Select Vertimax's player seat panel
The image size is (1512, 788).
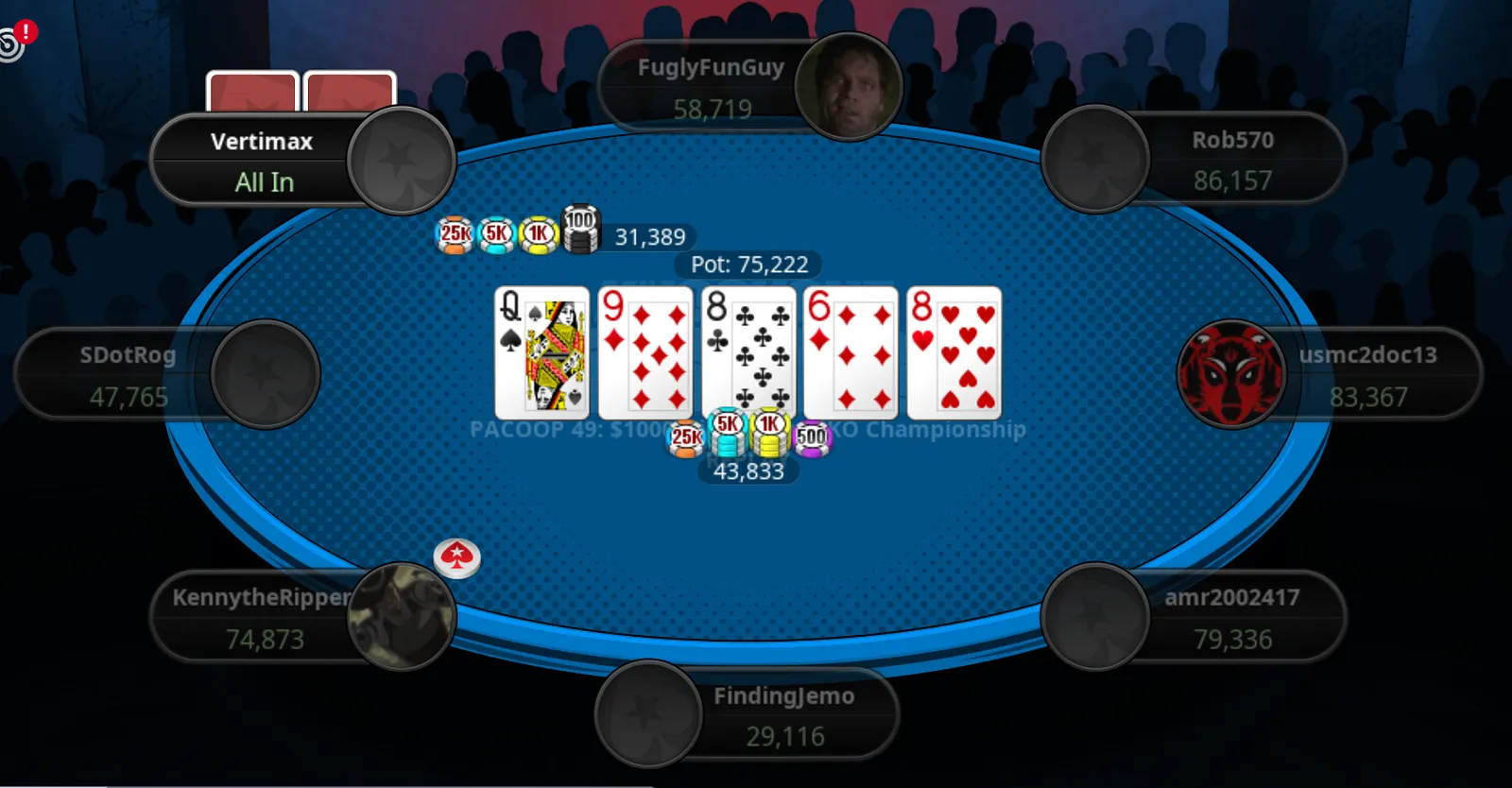[x=262, y=161]
